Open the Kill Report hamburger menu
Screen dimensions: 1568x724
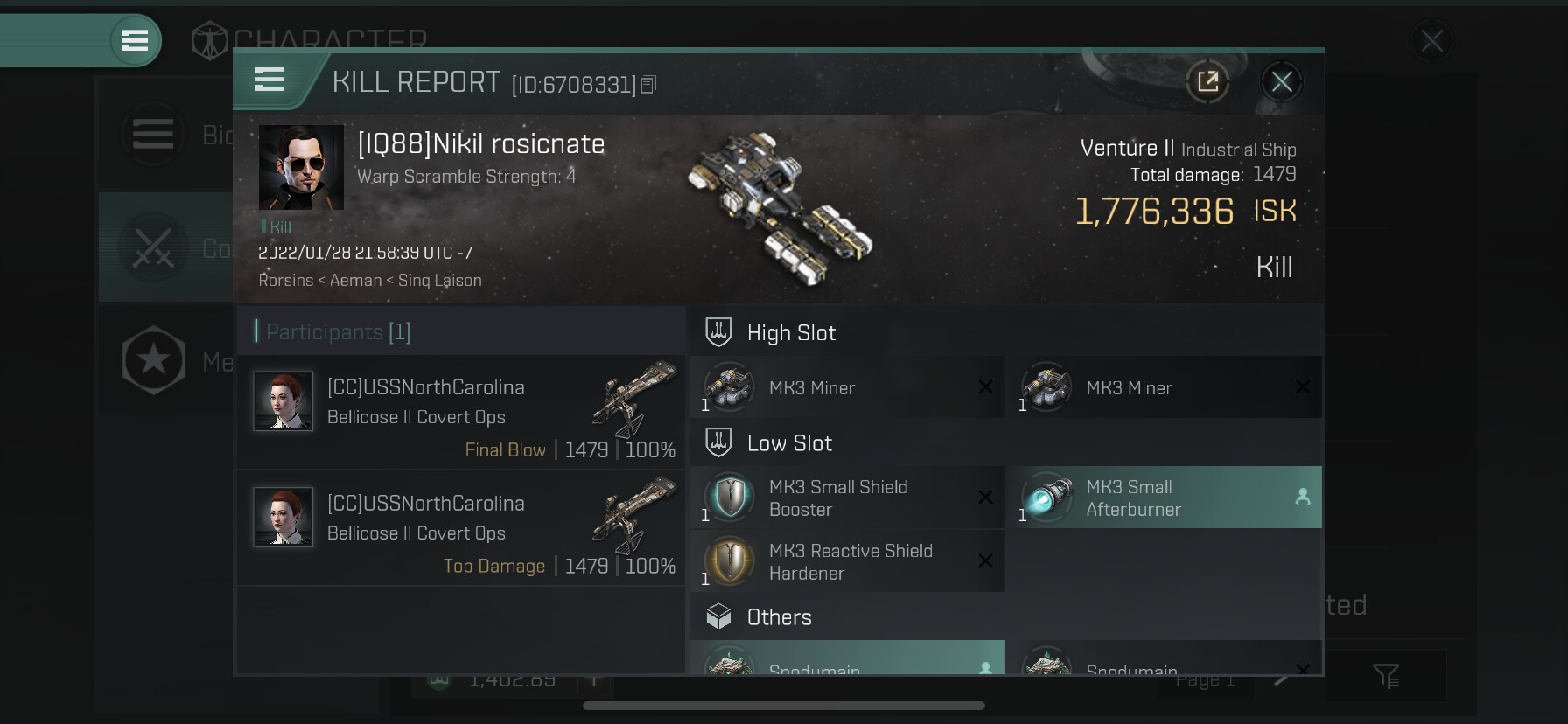269,80
